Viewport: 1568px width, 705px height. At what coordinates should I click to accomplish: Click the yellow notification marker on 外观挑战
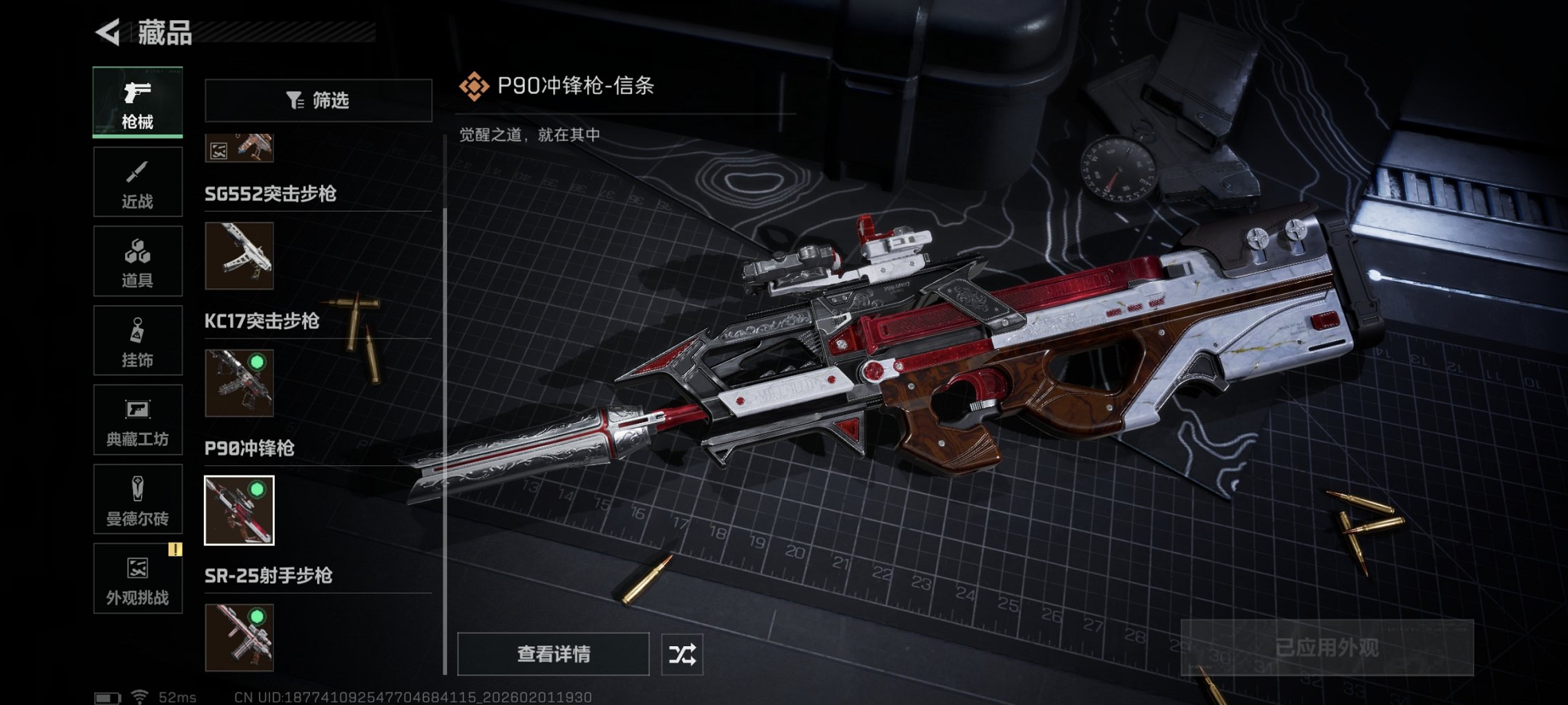coord(177,548)
